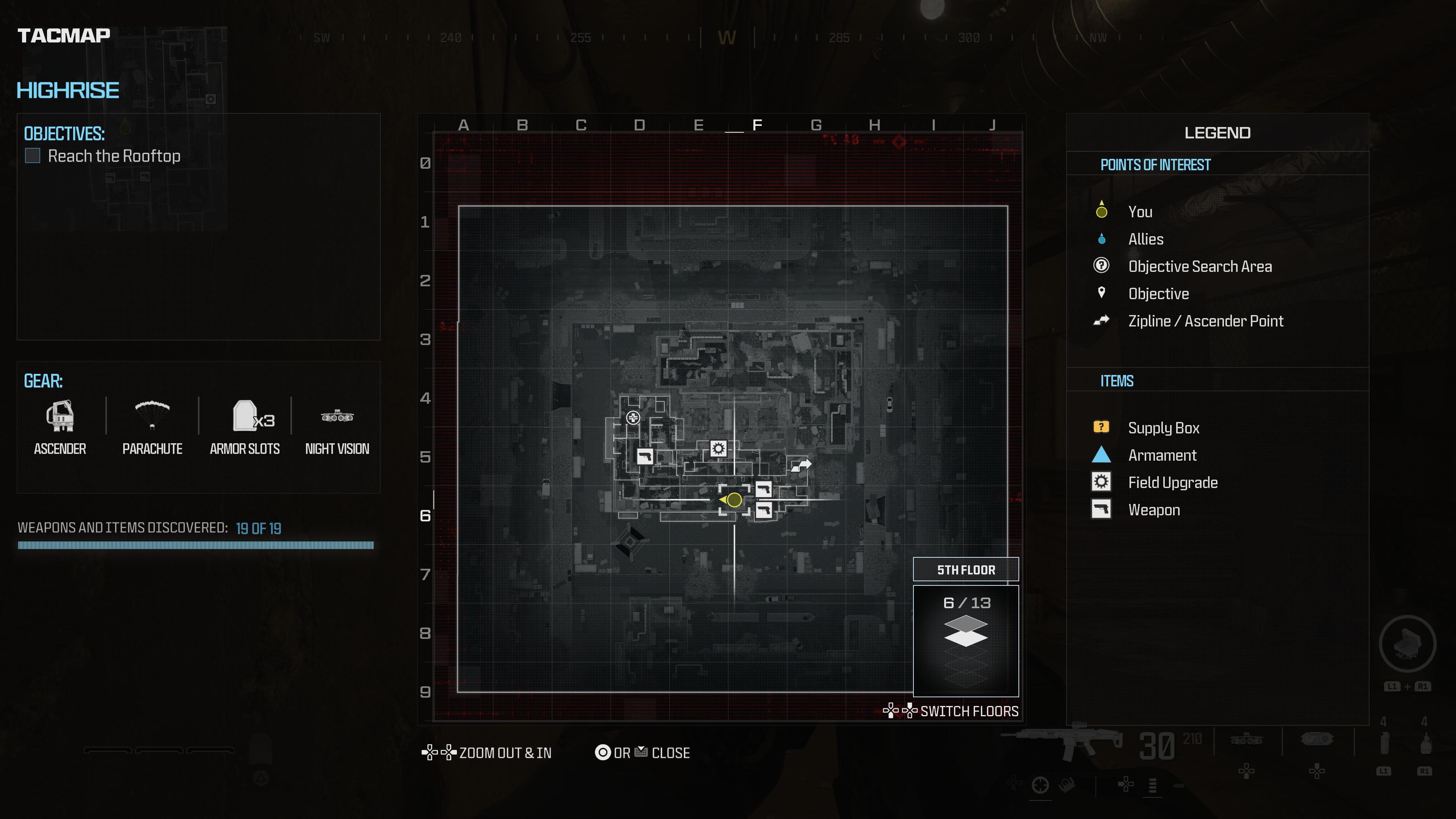This screenshot has width=1456, height=819.
Task: Select the Allies legend entry
Action: click(1146, 239)
